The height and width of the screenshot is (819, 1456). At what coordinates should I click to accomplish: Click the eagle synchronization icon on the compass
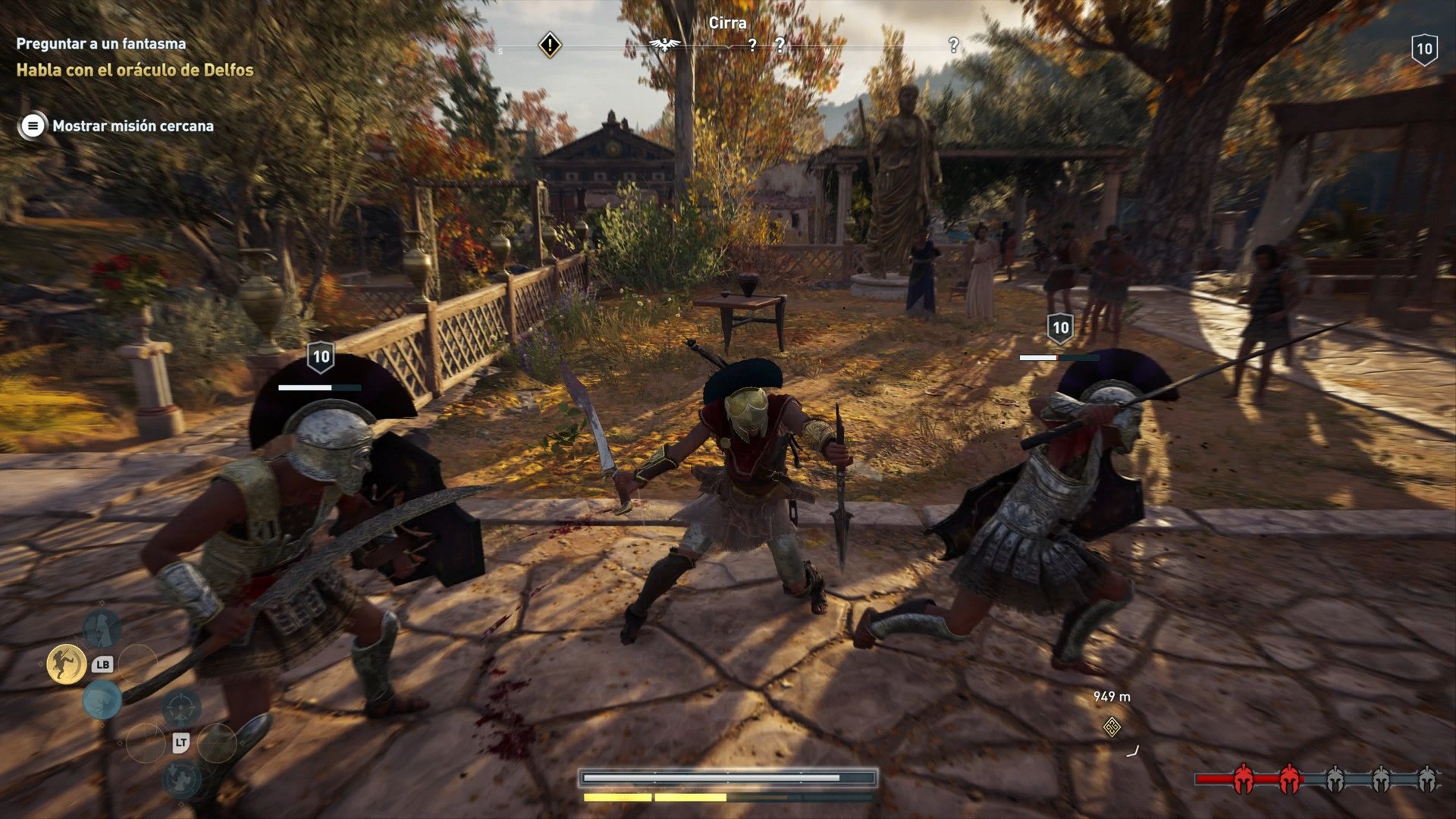[665, 45]
